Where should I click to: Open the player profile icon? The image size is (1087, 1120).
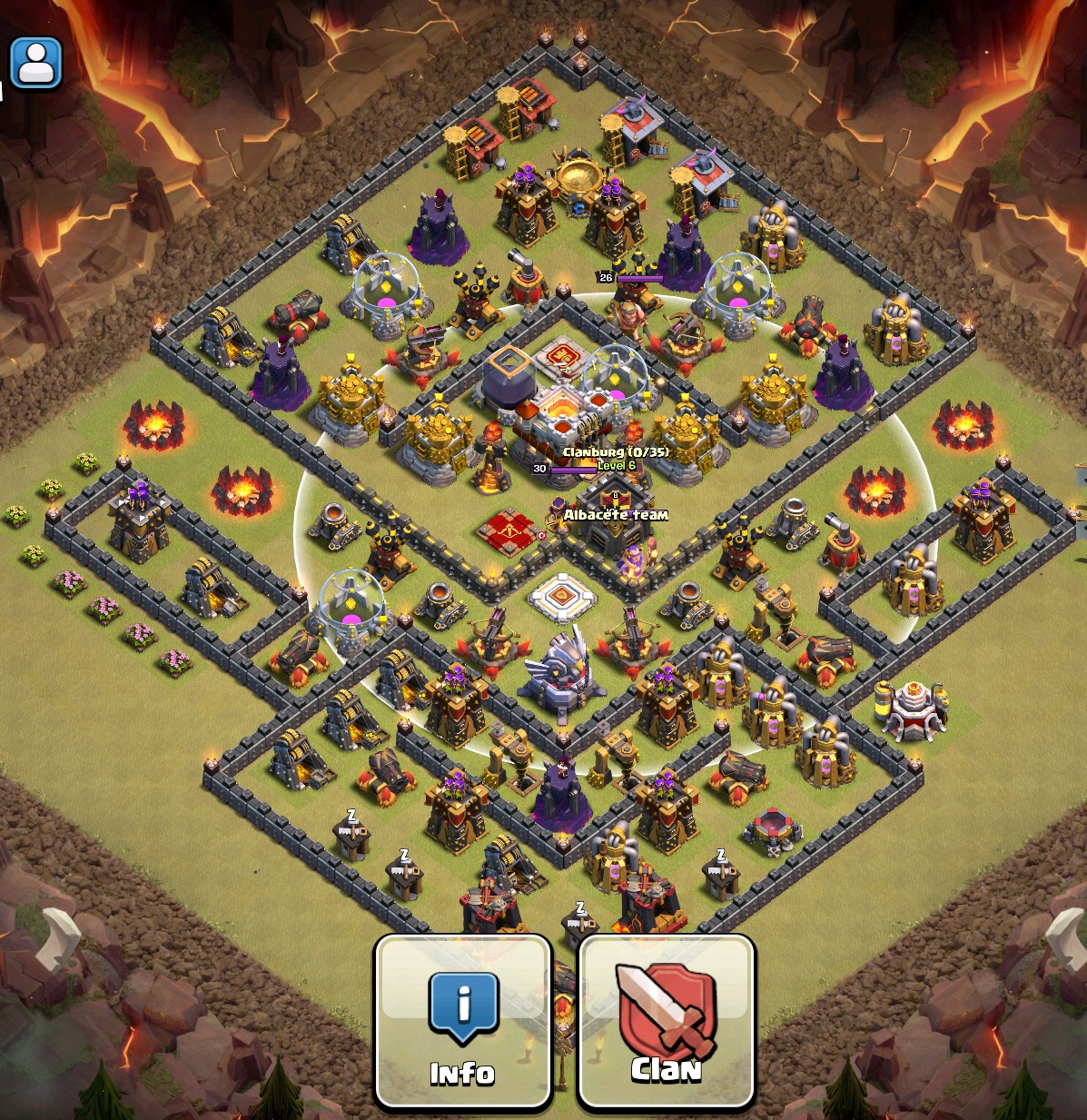(36, 64)
